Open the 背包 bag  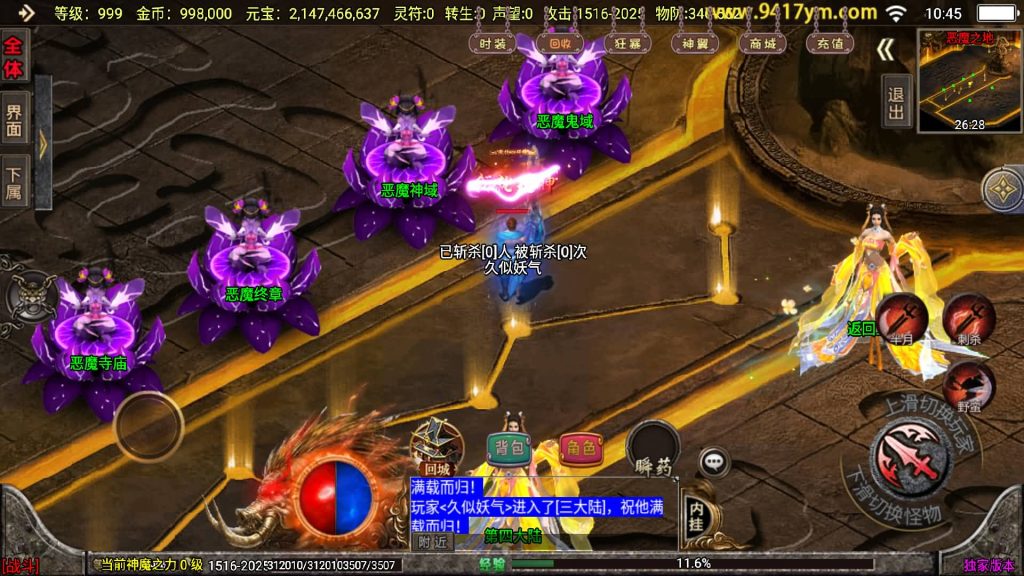[x=508, y=448]
